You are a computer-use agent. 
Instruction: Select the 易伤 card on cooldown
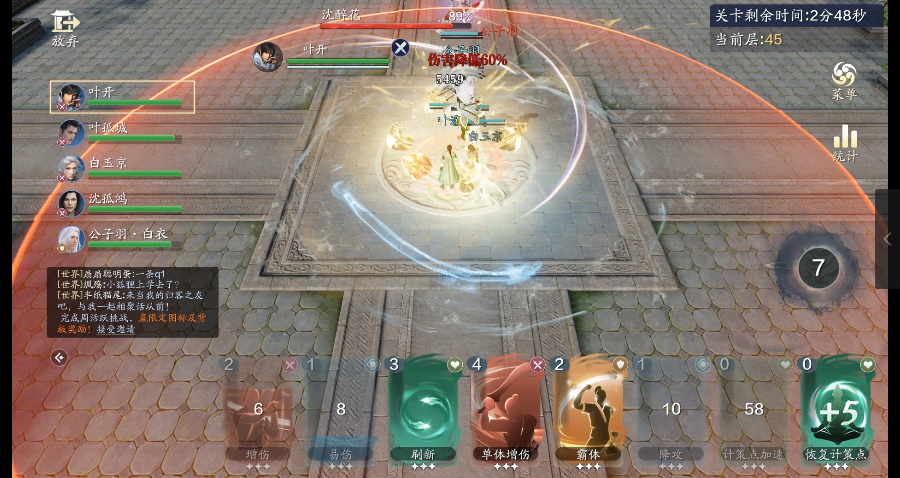(x=340, y=408)
